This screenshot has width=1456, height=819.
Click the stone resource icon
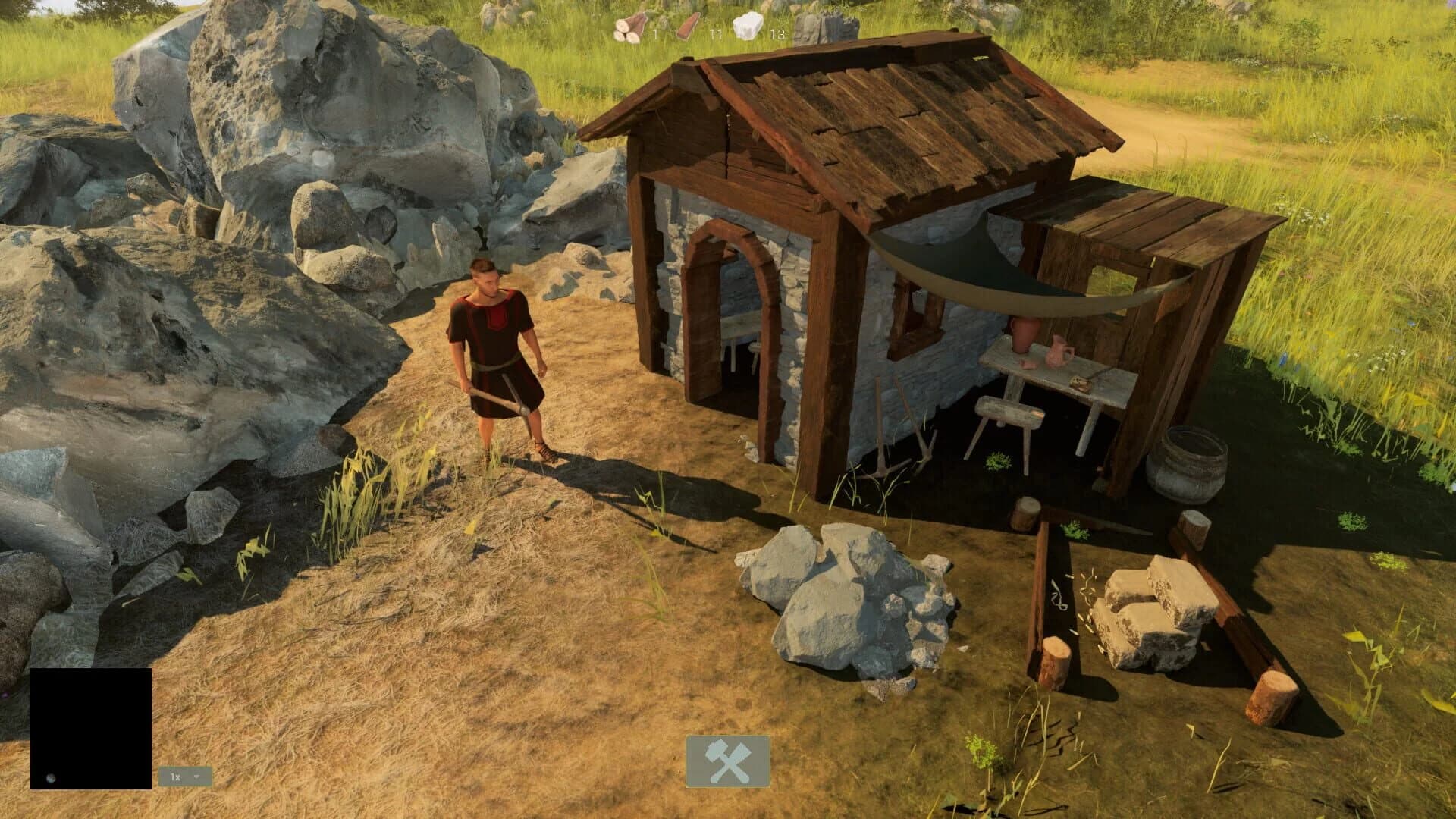click(x=748, y=25)
